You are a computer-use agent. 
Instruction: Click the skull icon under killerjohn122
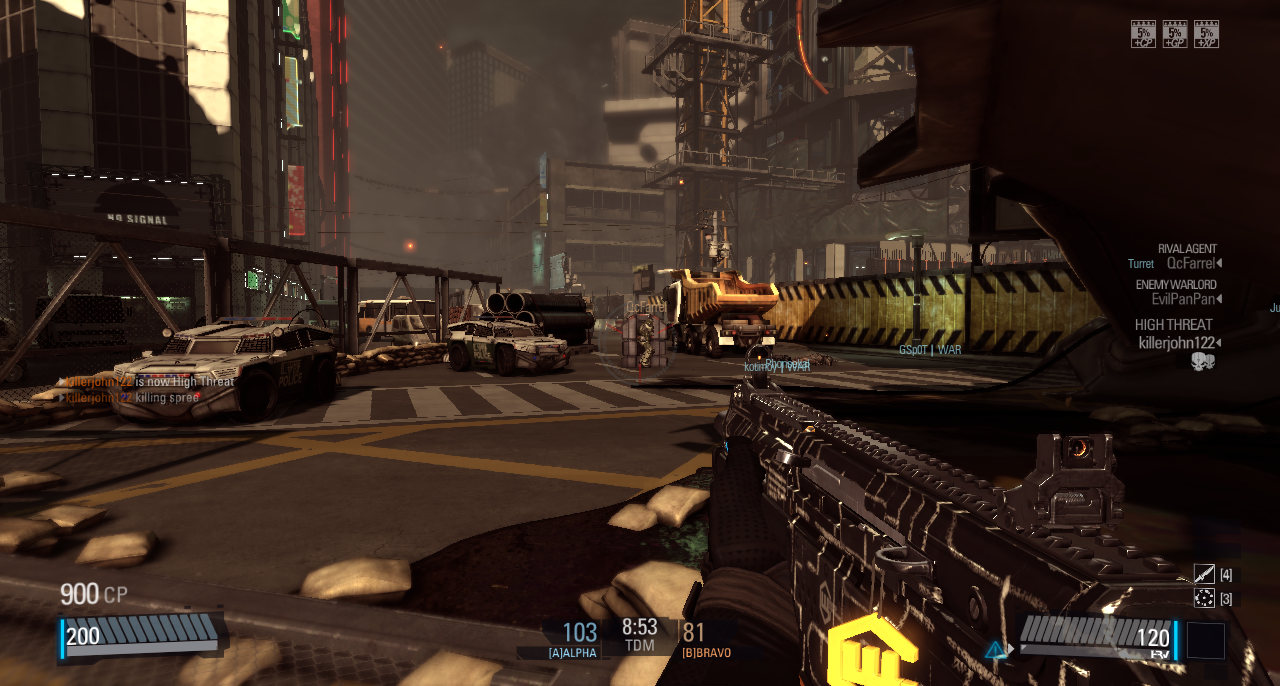(1203, 362)
